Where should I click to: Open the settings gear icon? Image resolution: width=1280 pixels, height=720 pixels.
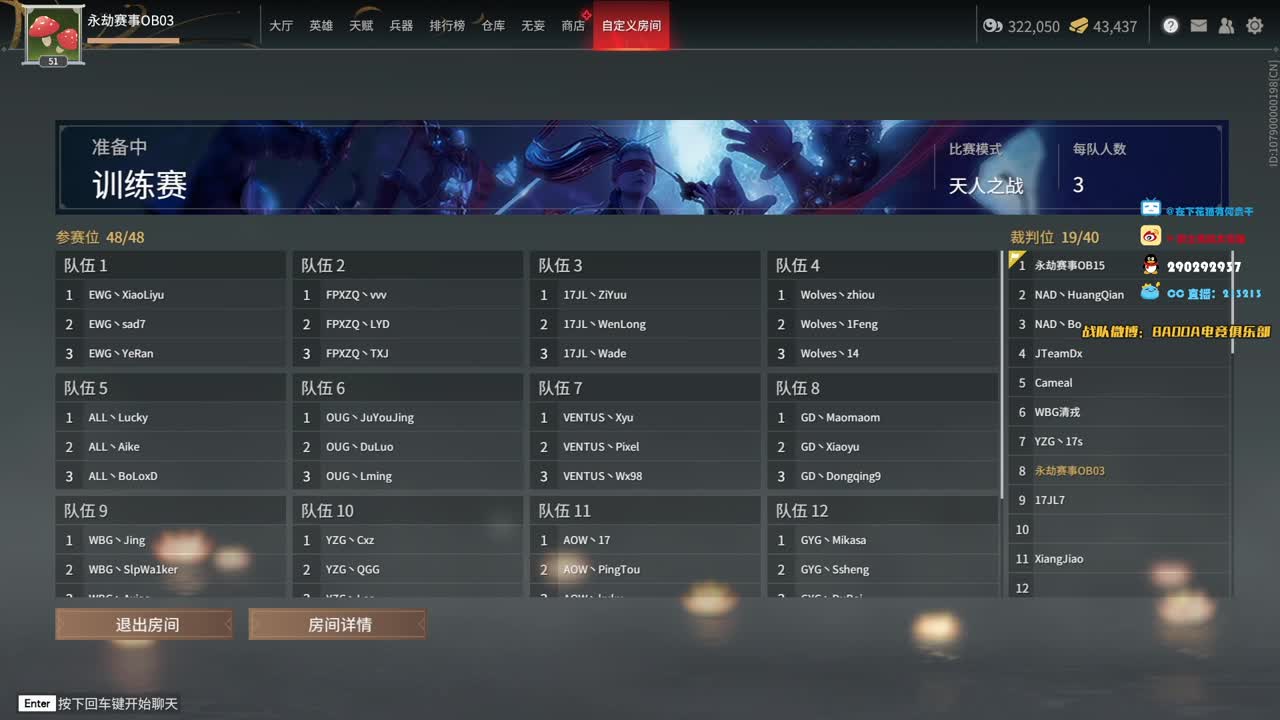pos(1254,25)
